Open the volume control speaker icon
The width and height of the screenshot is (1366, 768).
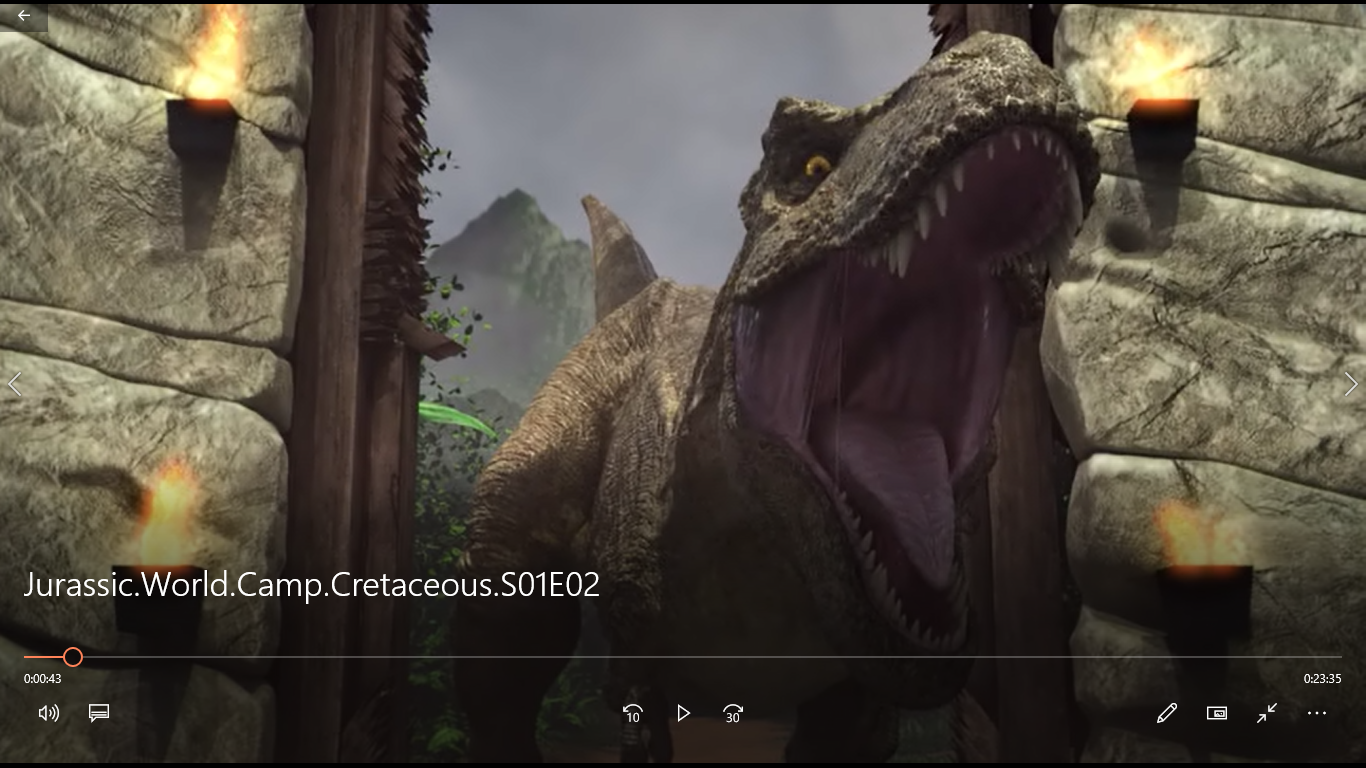pyautogui.click(x=48, y=713)
